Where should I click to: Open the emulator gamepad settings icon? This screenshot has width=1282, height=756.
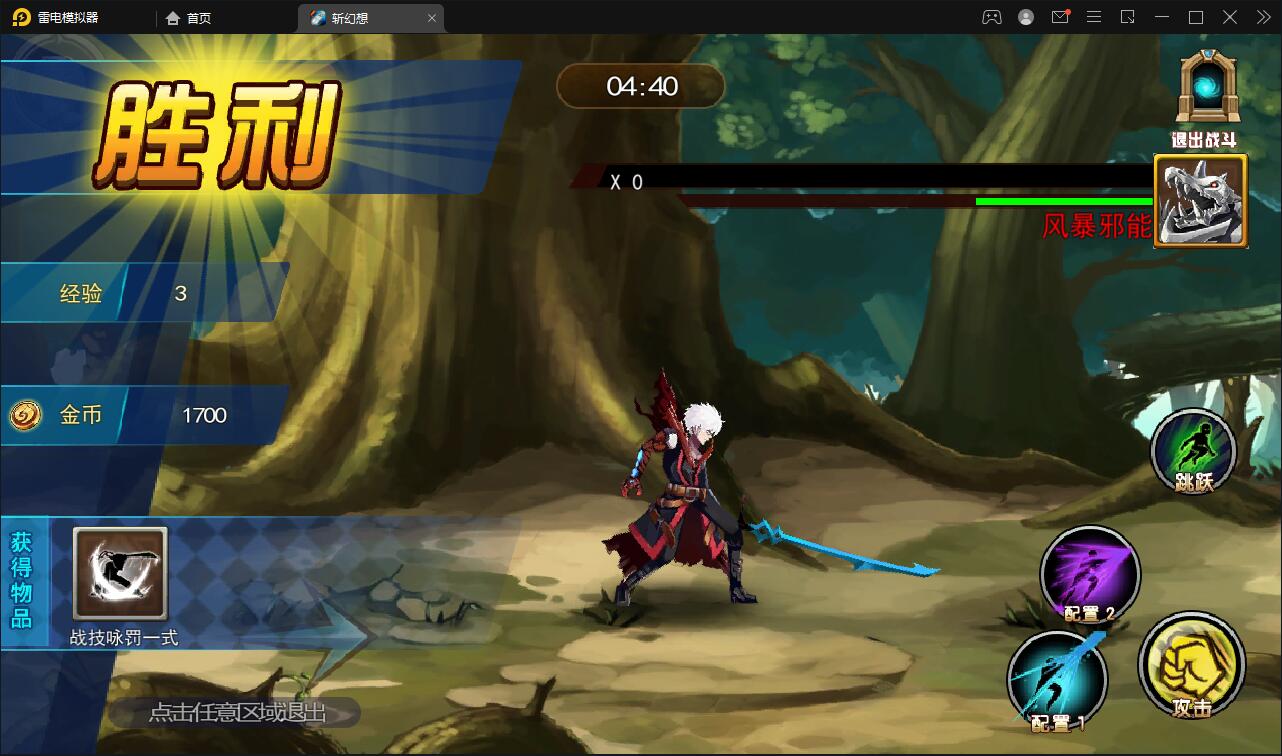point(991,17)
